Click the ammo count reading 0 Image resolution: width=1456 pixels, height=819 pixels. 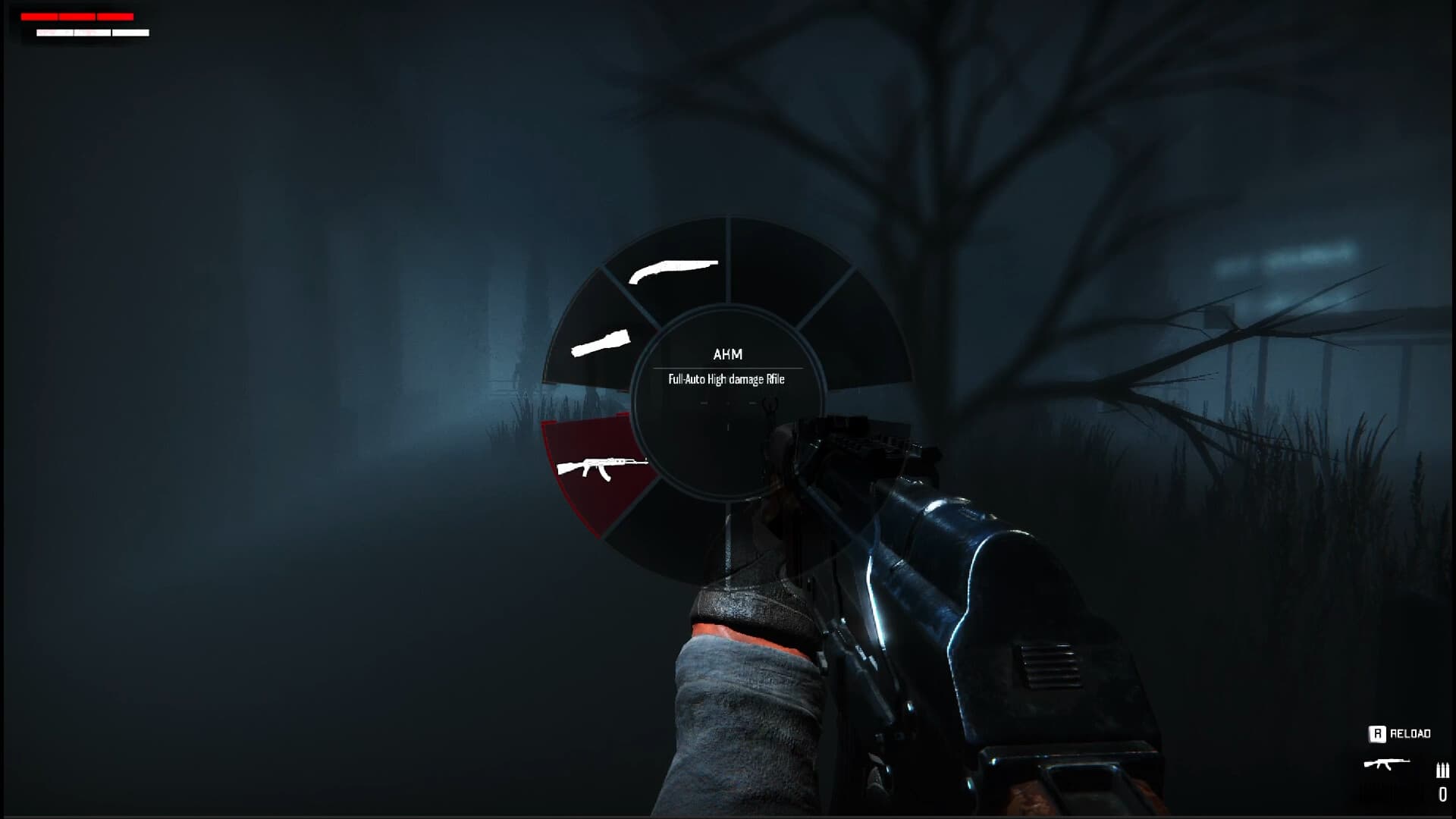pyautogui.click(x=1442, y=792)
